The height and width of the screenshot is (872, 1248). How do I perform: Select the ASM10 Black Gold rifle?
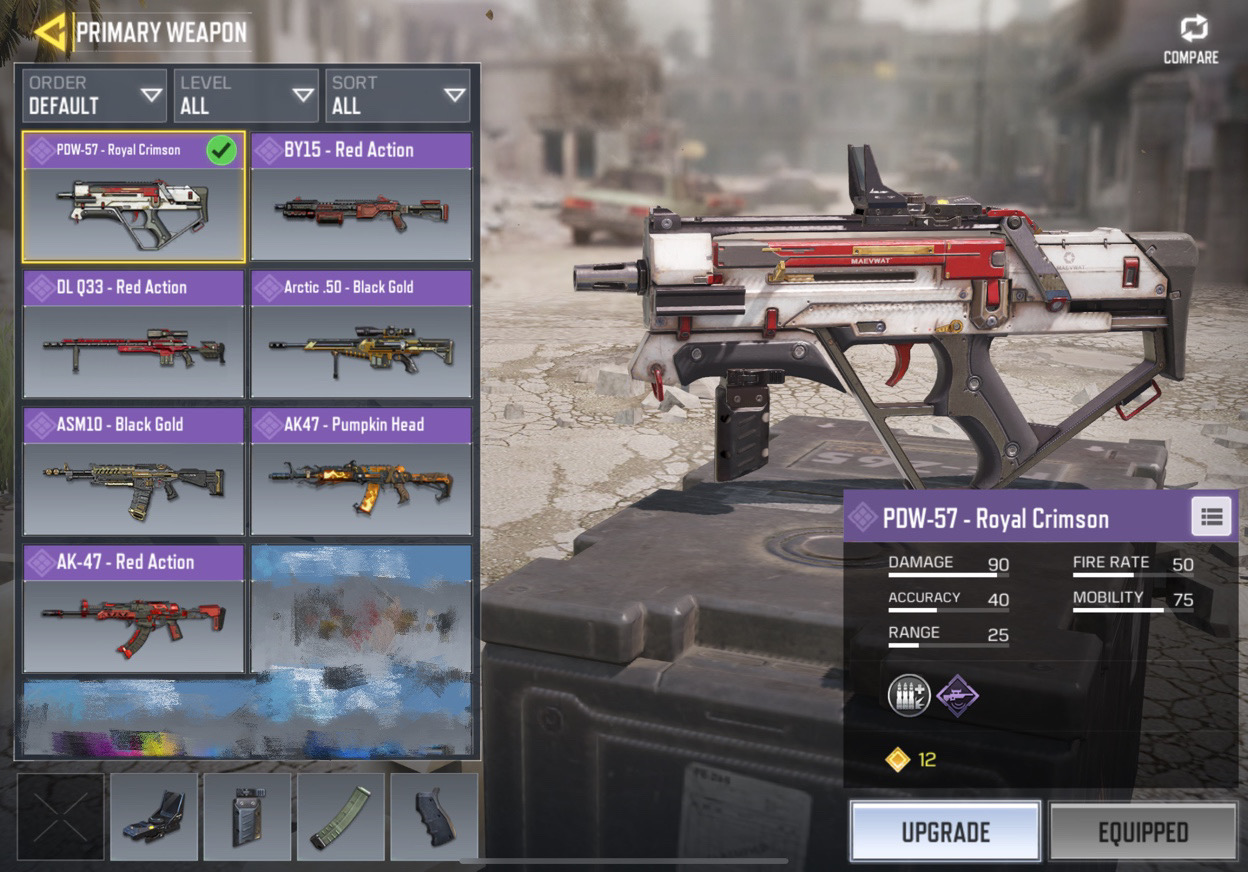[x=133, y=471]
